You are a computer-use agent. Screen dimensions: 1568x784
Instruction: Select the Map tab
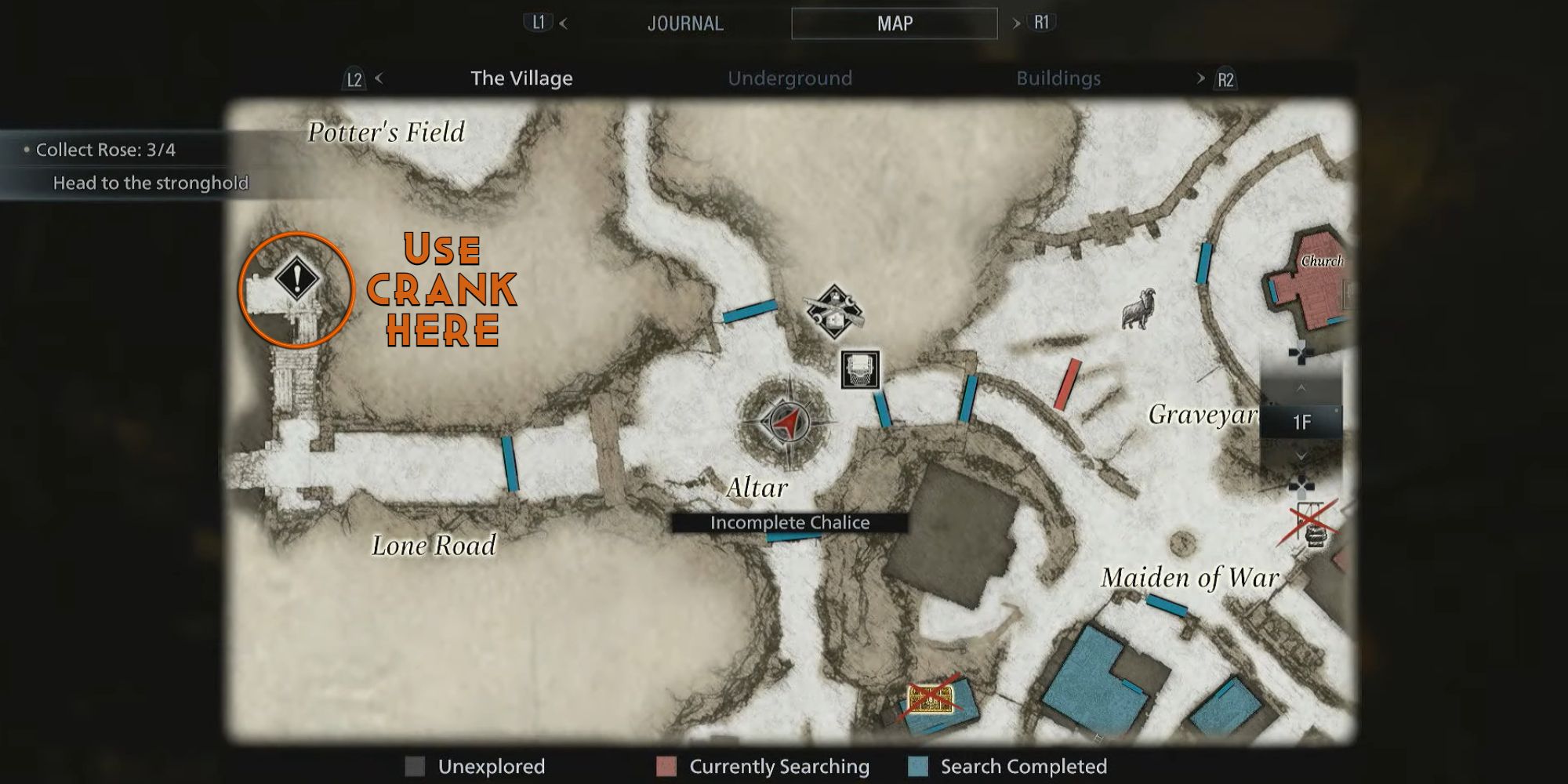[x=894, y=24]
